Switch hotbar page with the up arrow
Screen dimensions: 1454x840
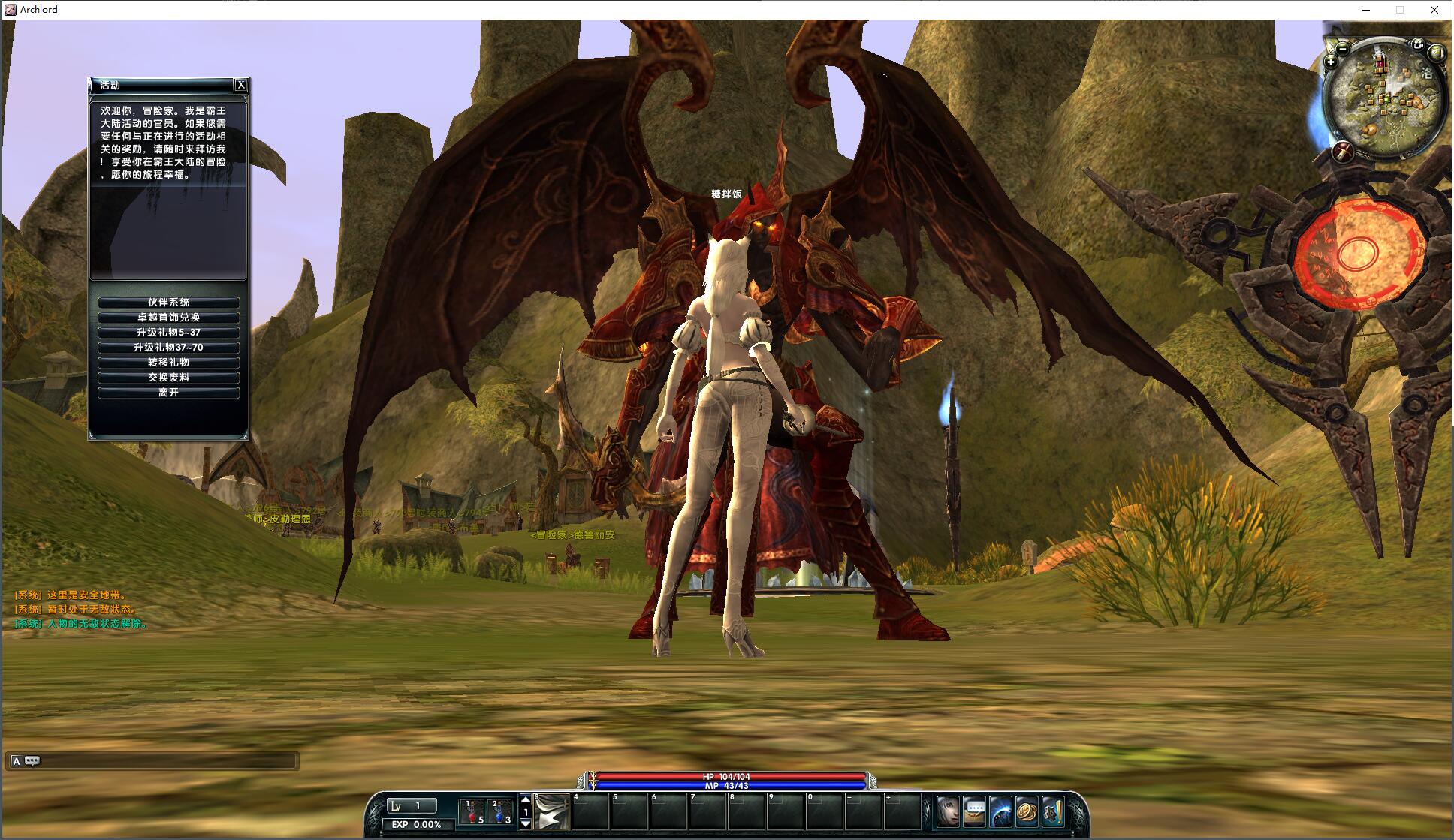pyautogui.click(x=526, y=799)
